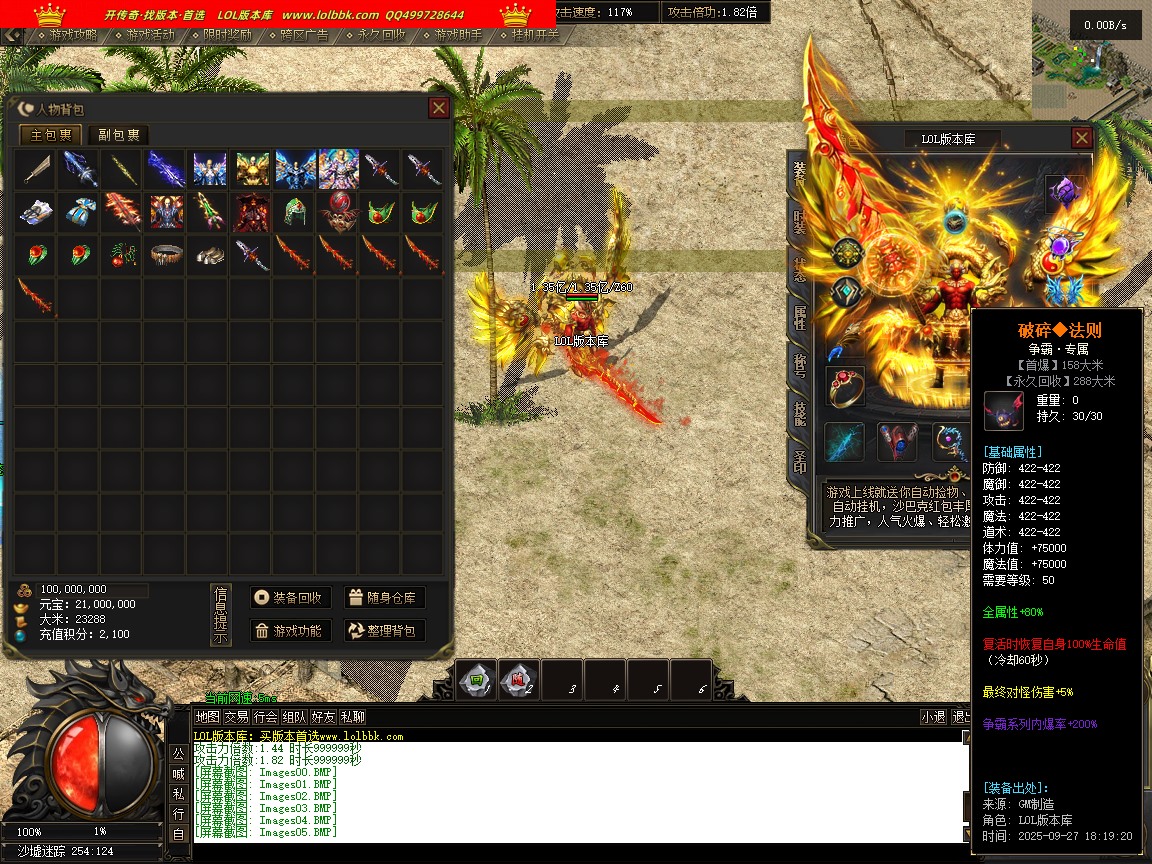Viewport: 1152px width, 864px height.
Task: Click the 游戏功能 button
Action: (290, 631)
